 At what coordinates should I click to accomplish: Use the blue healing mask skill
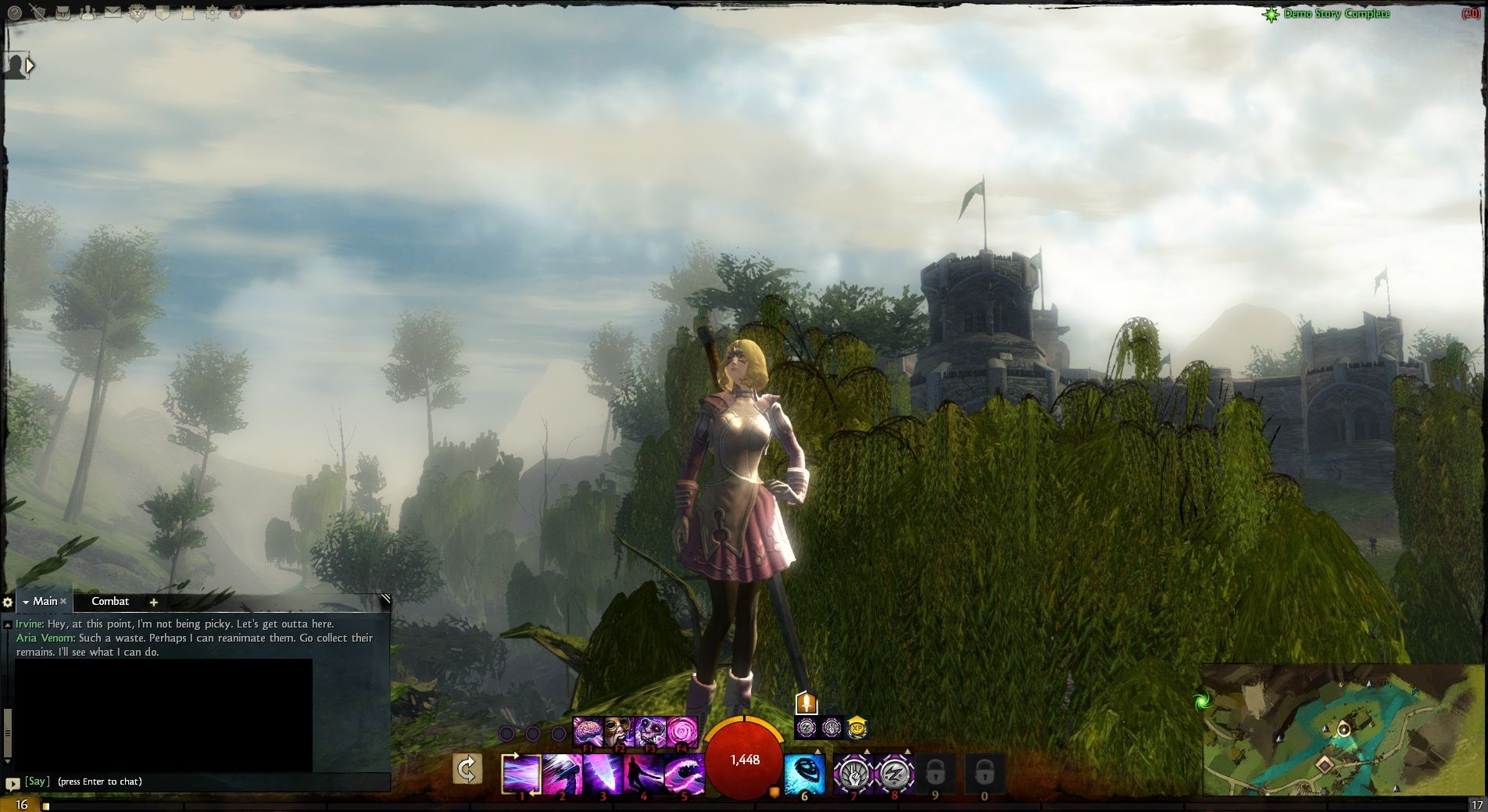click(804, 773)
